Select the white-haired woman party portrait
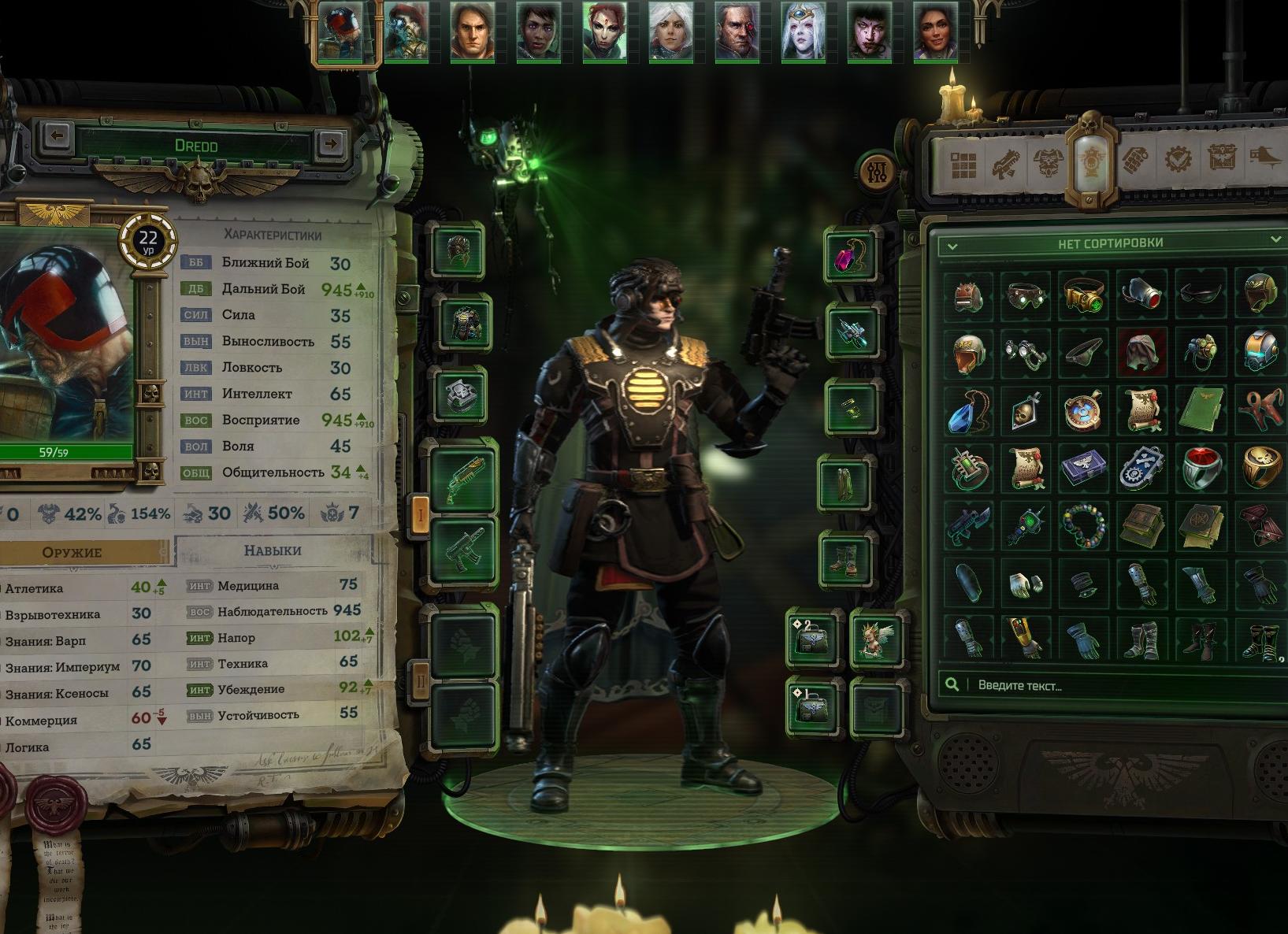The height and width of the screenshot is (934, 1288). click(670, 32)
